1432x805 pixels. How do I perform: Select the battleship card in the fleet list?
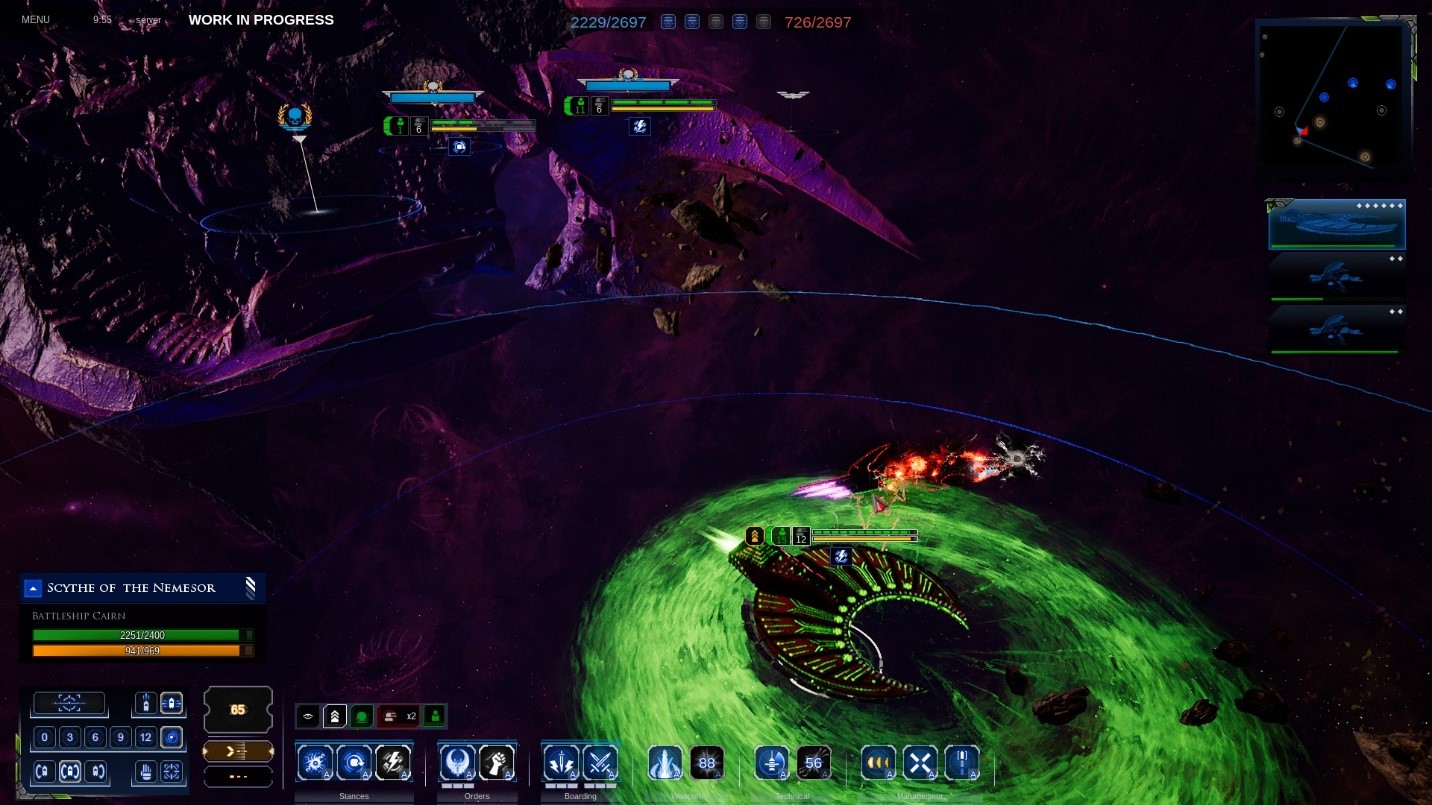(x=1337, y=224)
